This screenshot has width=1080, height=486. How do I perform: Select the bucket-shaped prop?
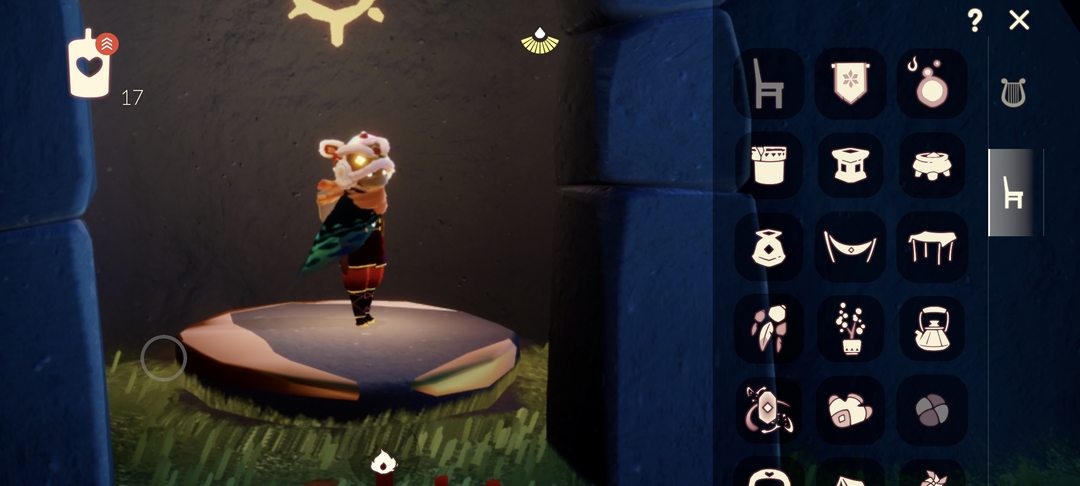pos(768,165)
